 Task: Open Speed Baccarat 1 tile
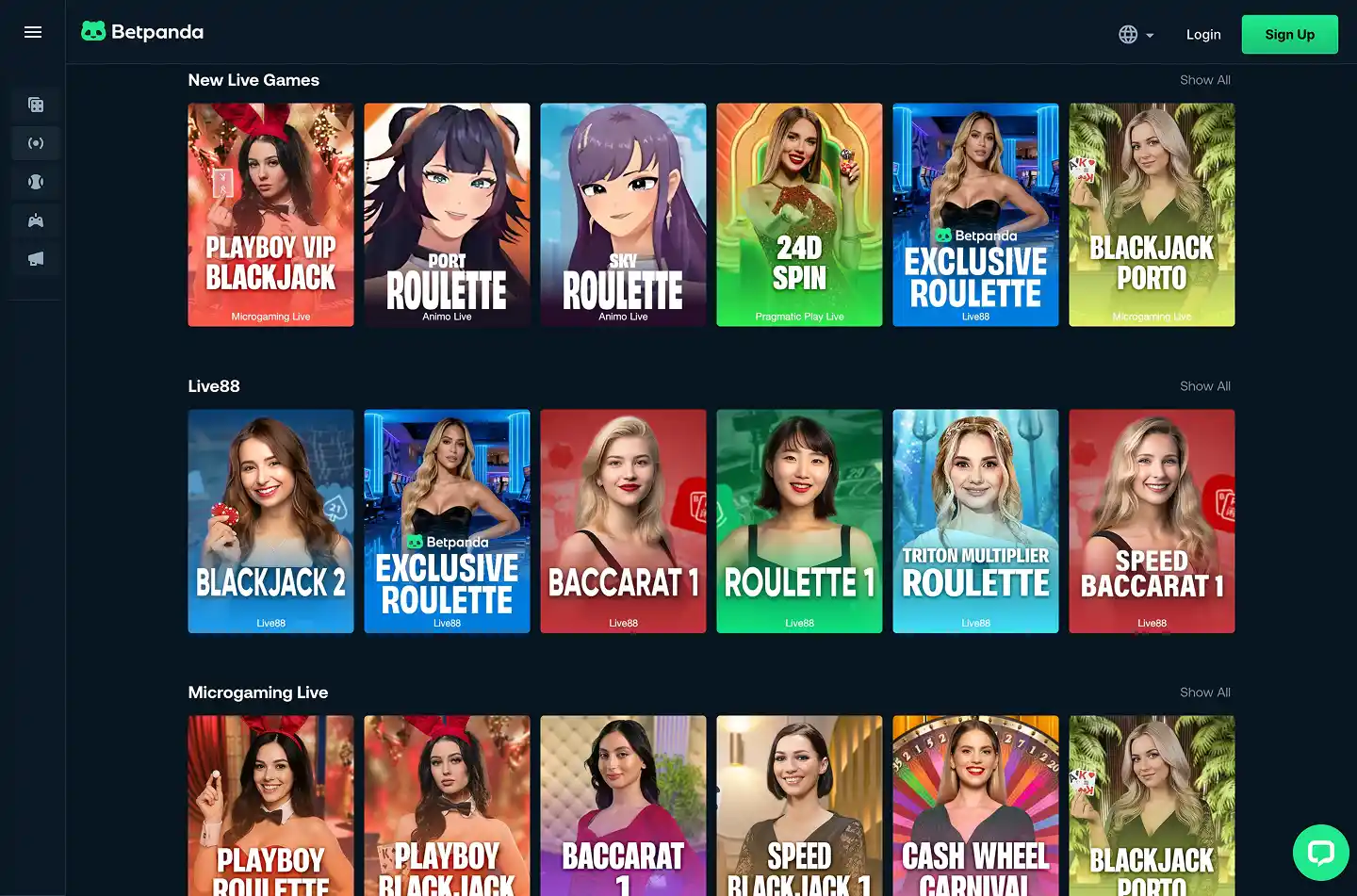1152,521
